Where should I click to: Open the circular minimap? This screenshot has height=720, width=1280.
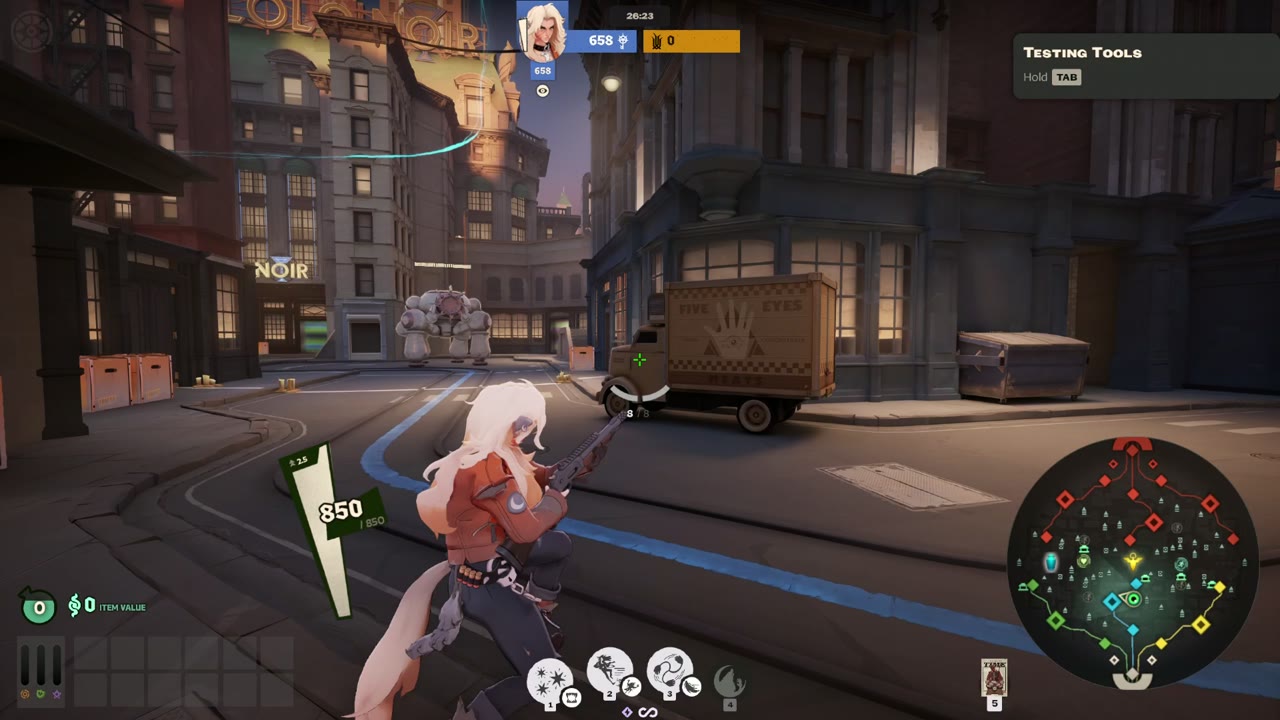click(x=1132, y=562)
